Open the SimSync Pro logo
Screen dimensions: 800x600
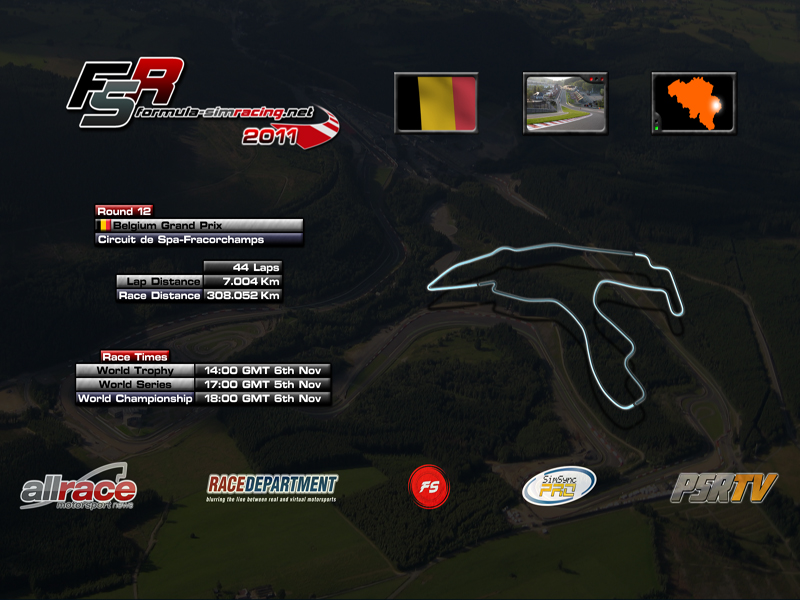[559, 486]
